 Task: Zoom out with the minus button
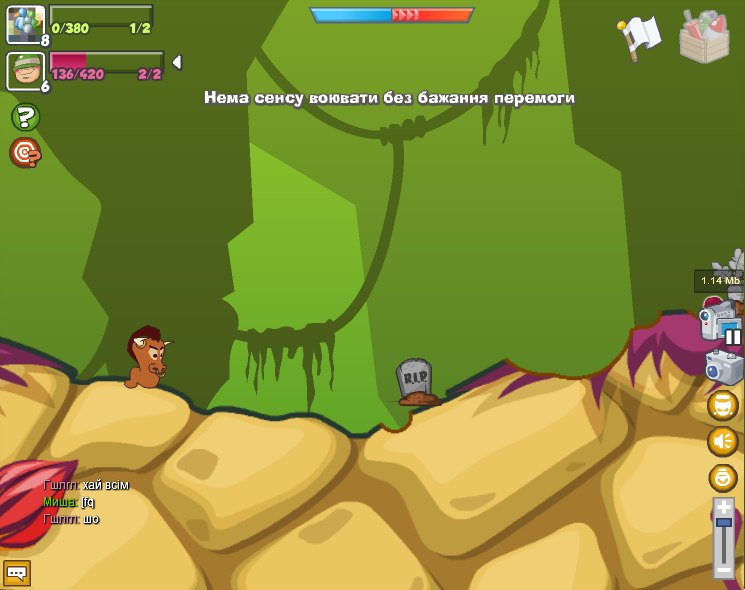[724, 570]
